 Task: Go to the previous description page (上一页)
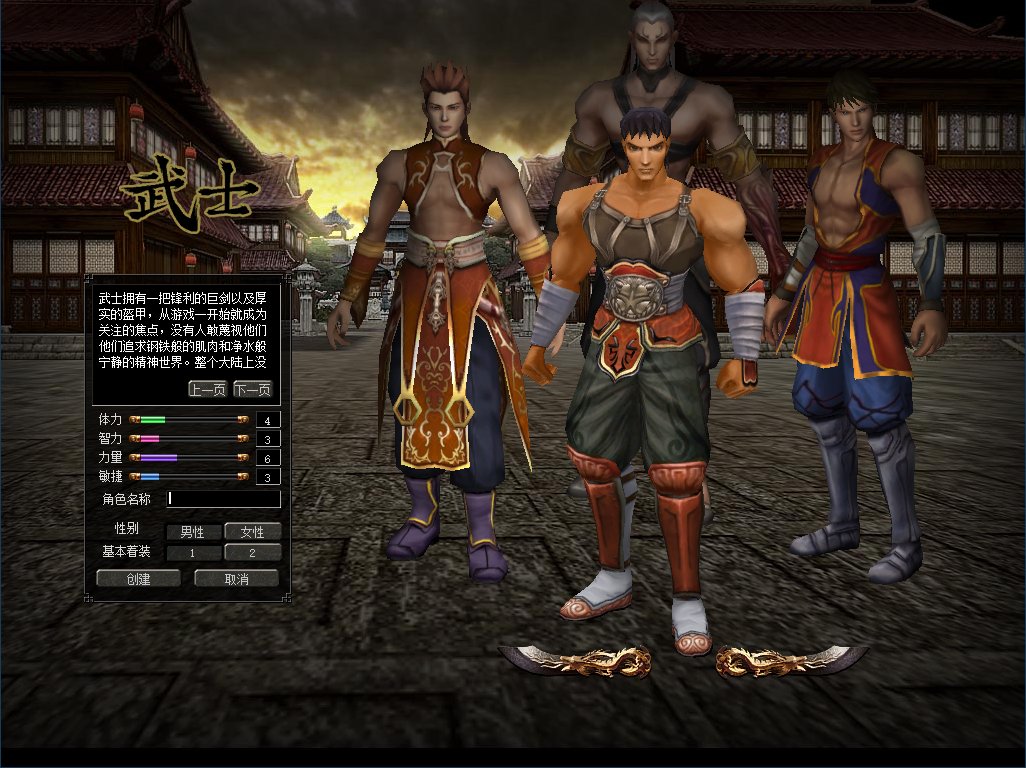(207, 389)
